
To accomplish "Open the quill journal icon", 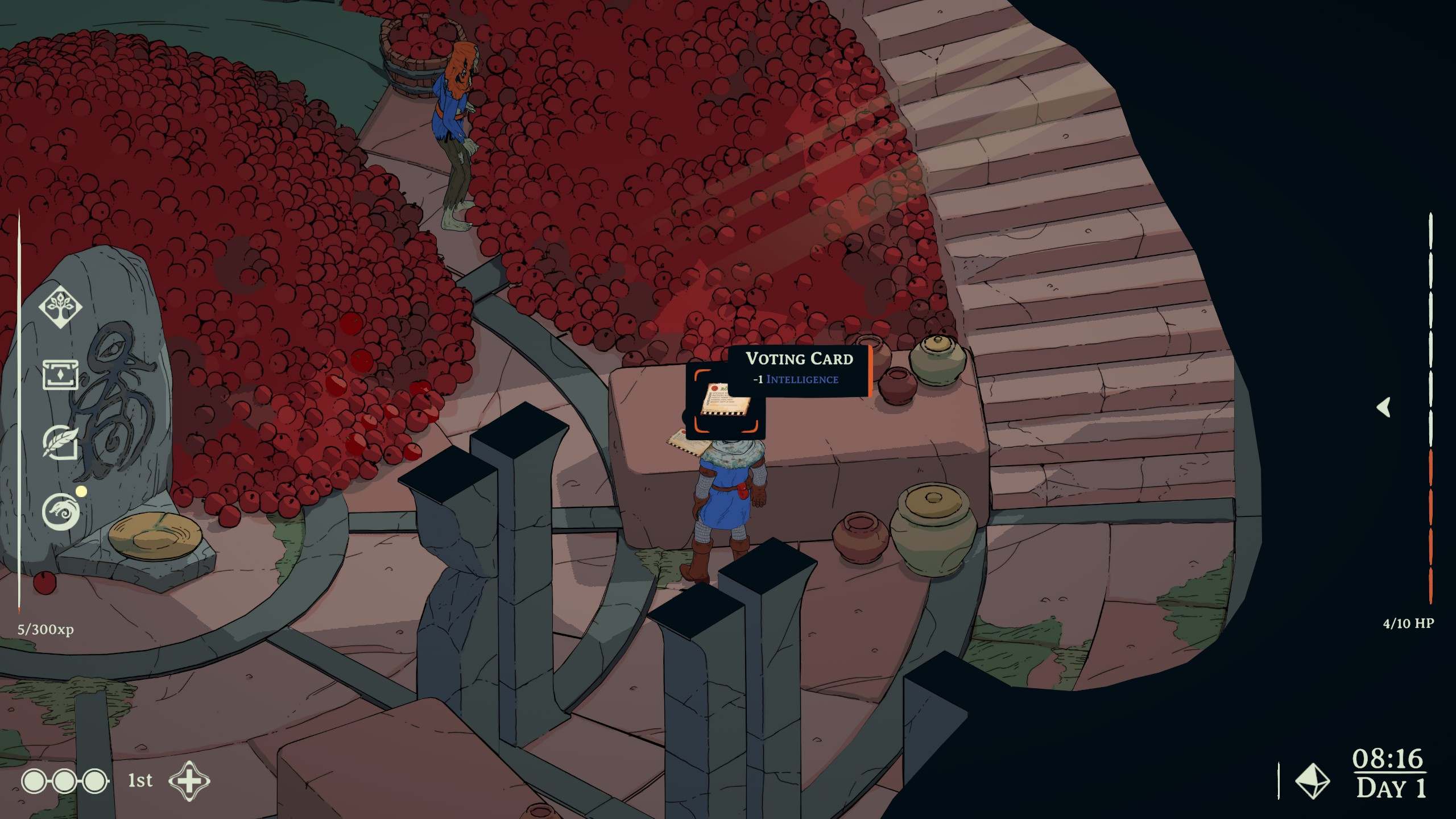I will point(60,442).
